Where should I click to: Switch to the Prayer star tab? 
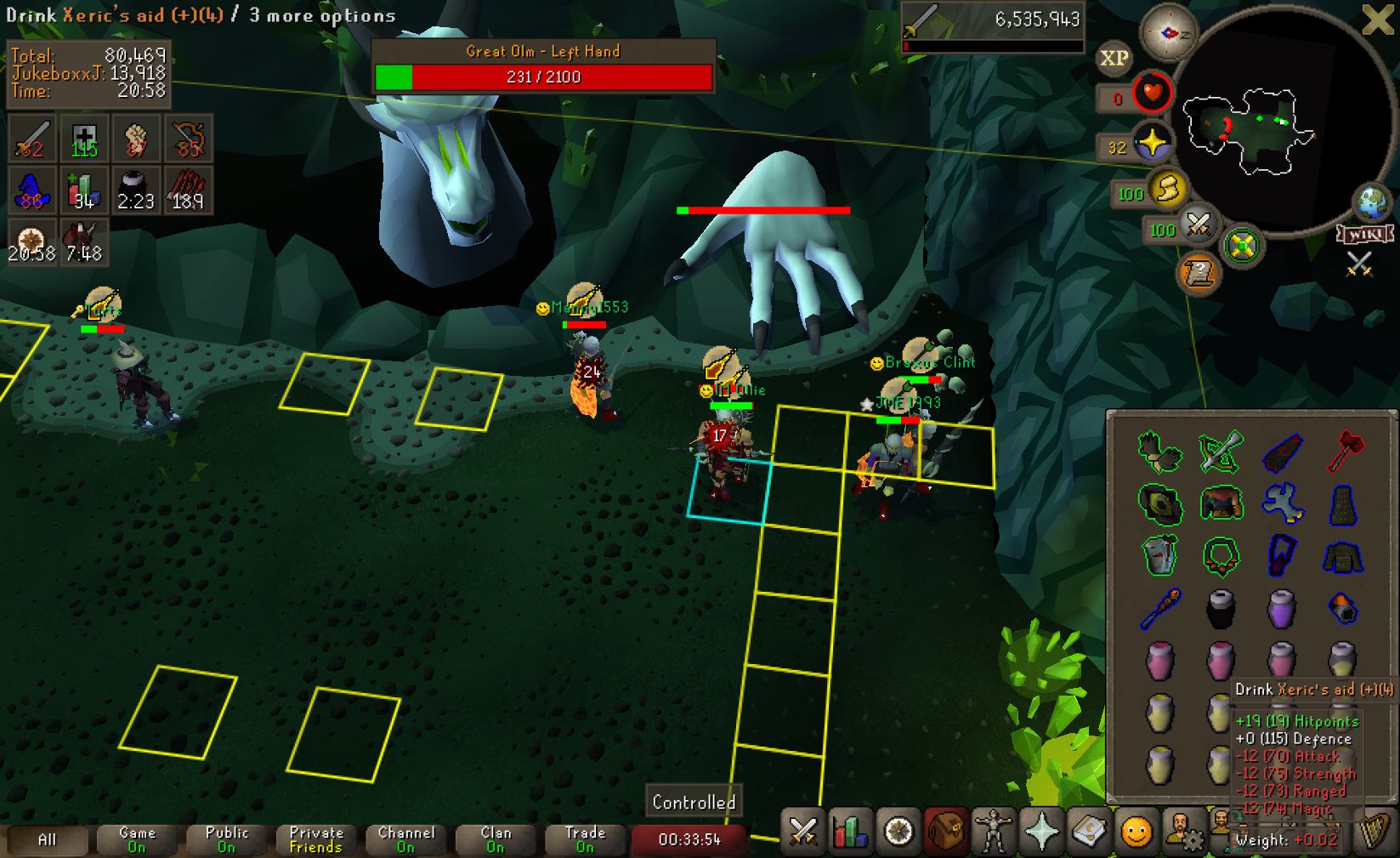point(1041,832)
